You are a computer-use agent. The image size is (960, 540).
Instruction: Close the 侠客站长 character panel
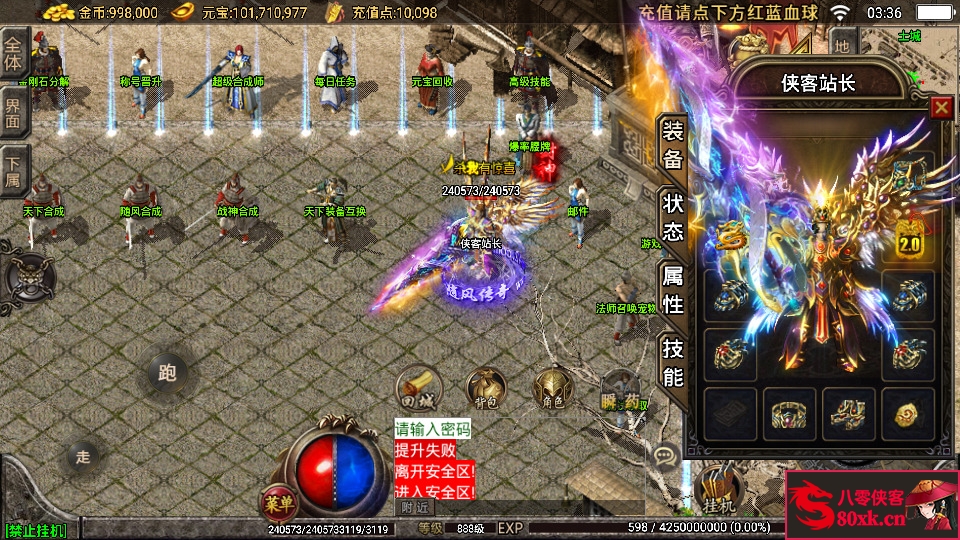click(x=941, y=108)
